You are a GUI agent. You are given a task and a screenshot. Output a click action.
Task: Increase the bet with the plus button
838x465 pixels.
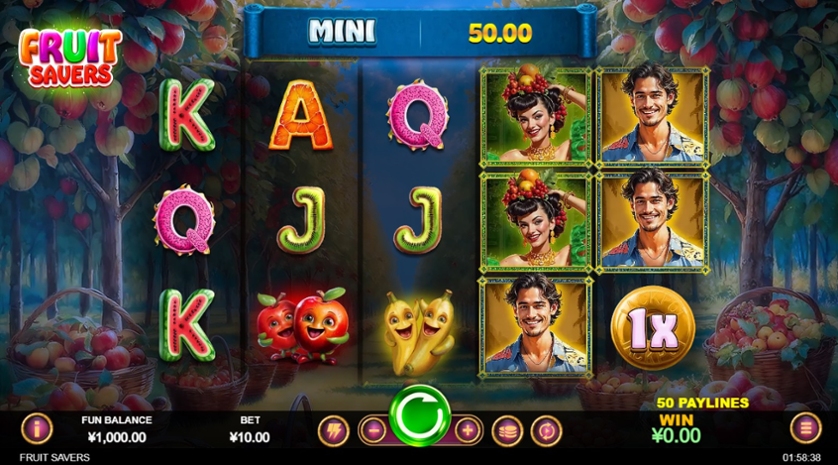pyautogui.click(x=467, y=430)
